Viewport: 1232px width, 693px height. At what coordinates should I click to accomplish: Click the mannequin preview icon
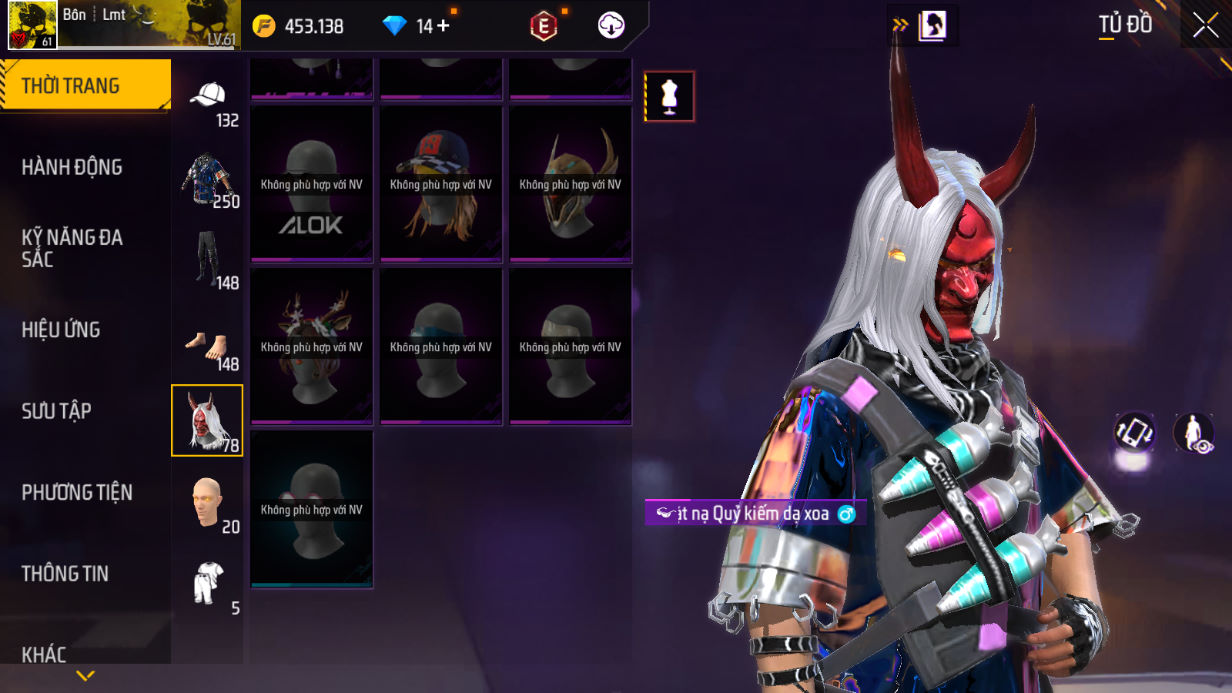click(x=669, y=97)
